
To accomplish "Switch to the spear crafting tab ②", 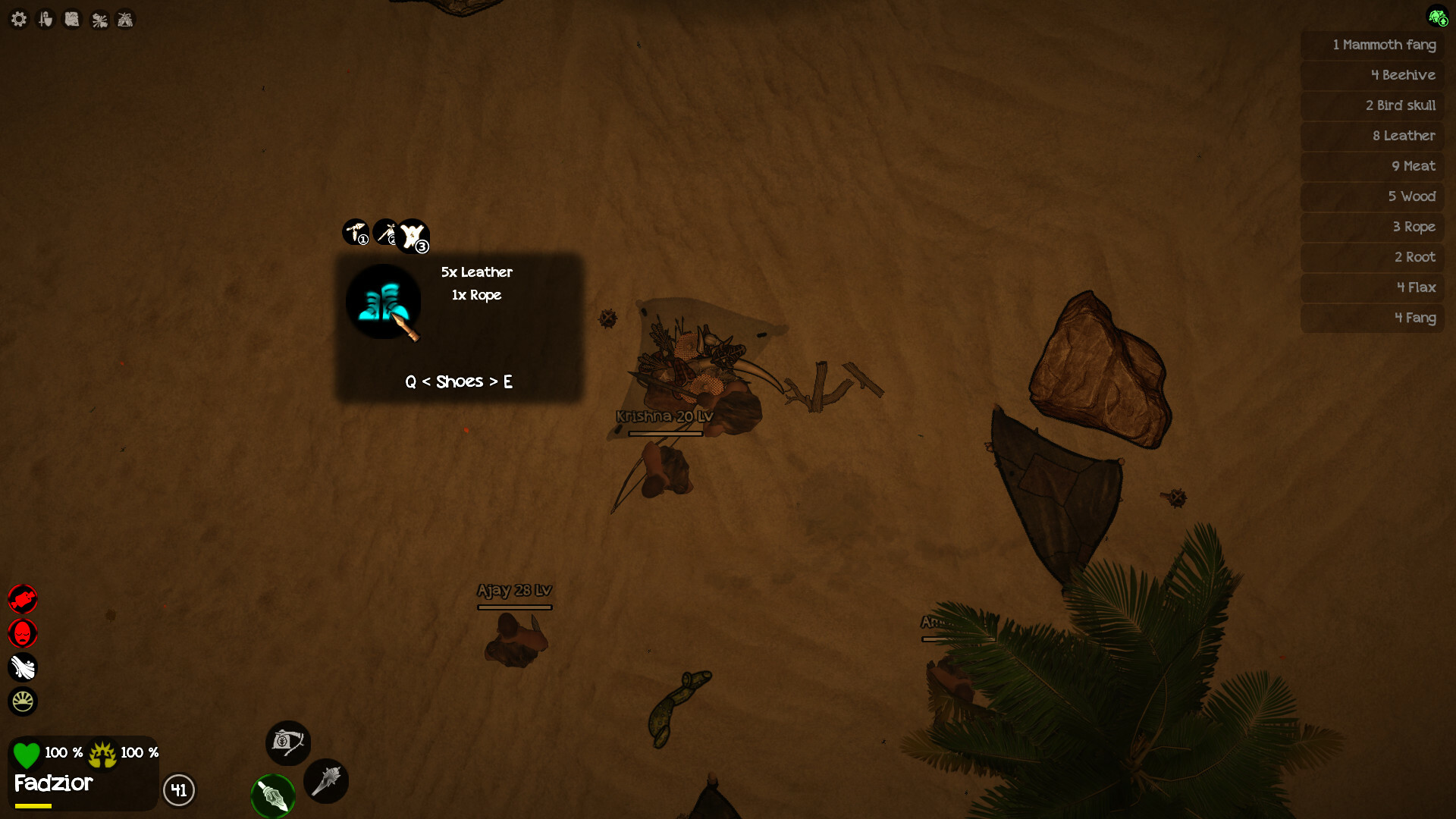I will click(x=387, y=233).
